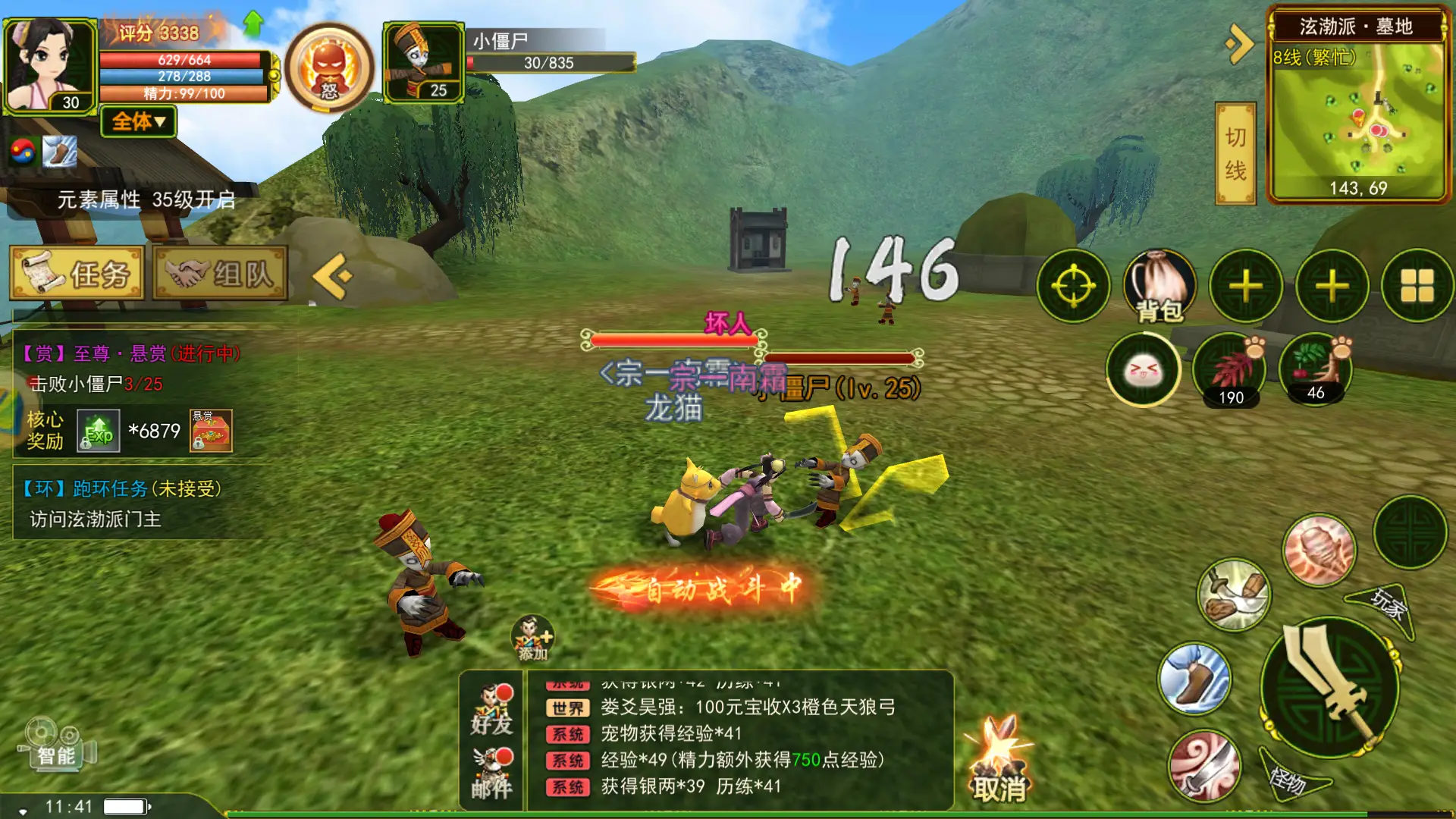Open the 好友 friends list

491,710
